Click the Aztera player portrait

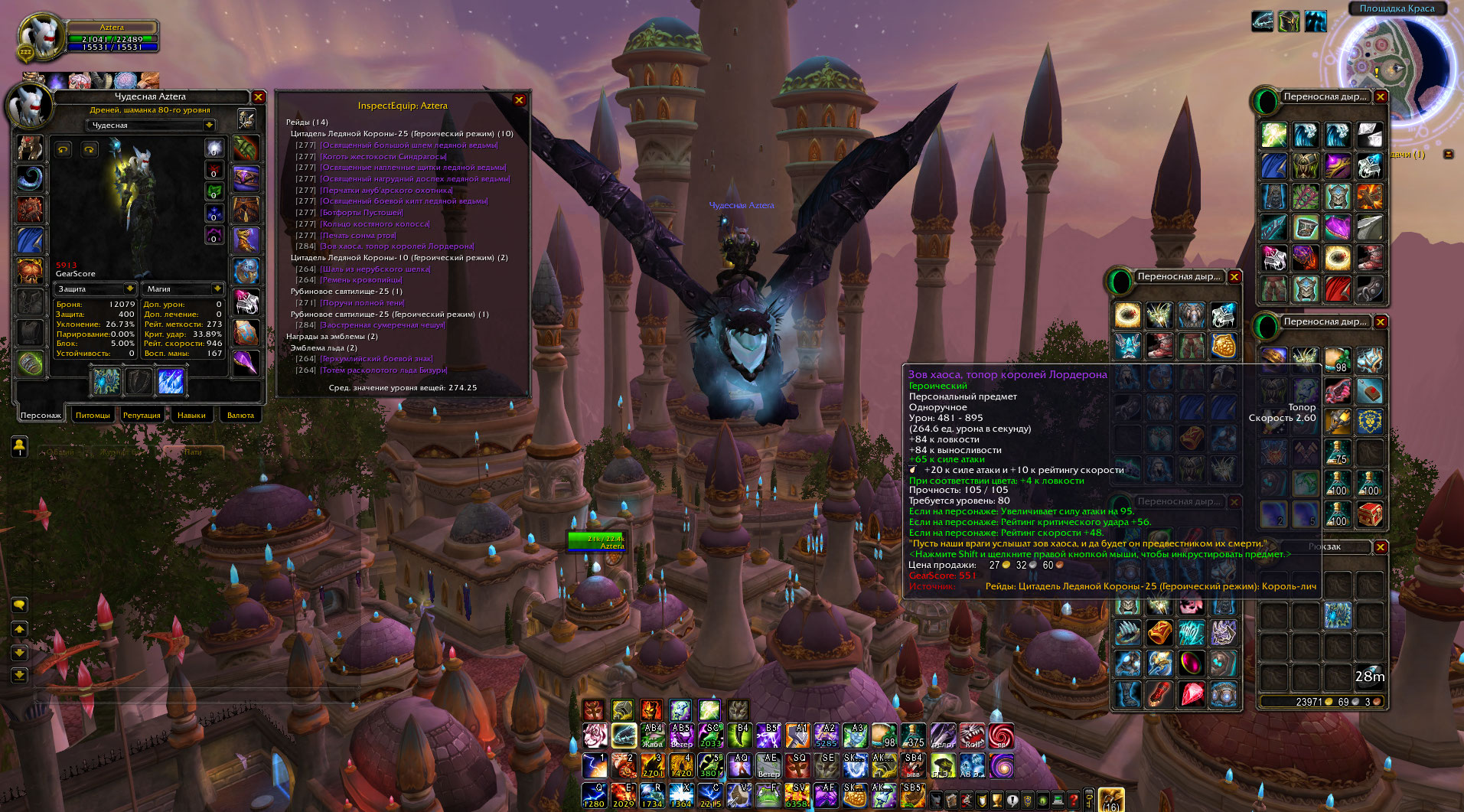click(x=38, y=37)
